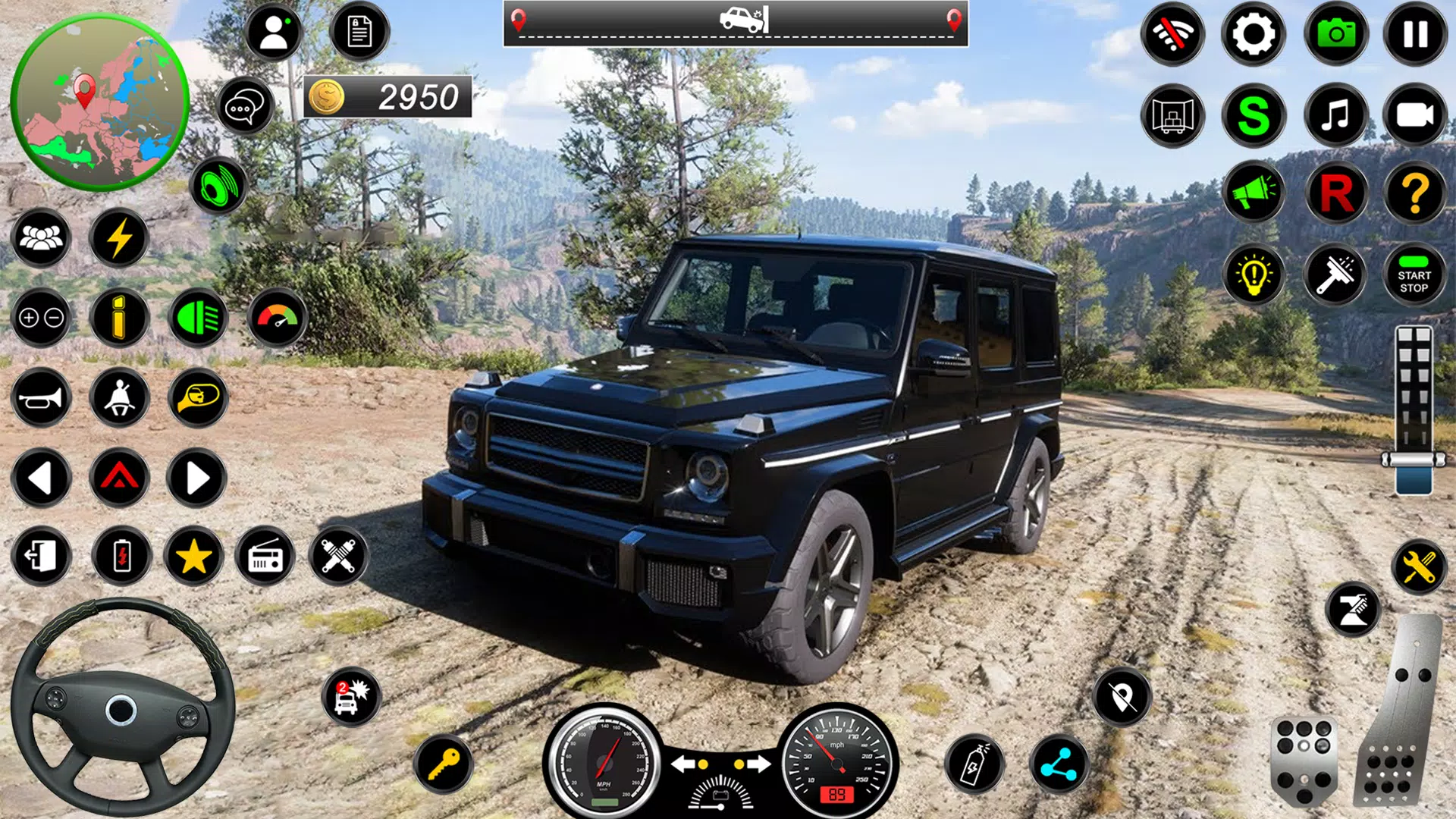The width and height of the screenshot is (1456, 819).
Task: Tap the yellow question mark help icon
Action: pos(1415,193)
